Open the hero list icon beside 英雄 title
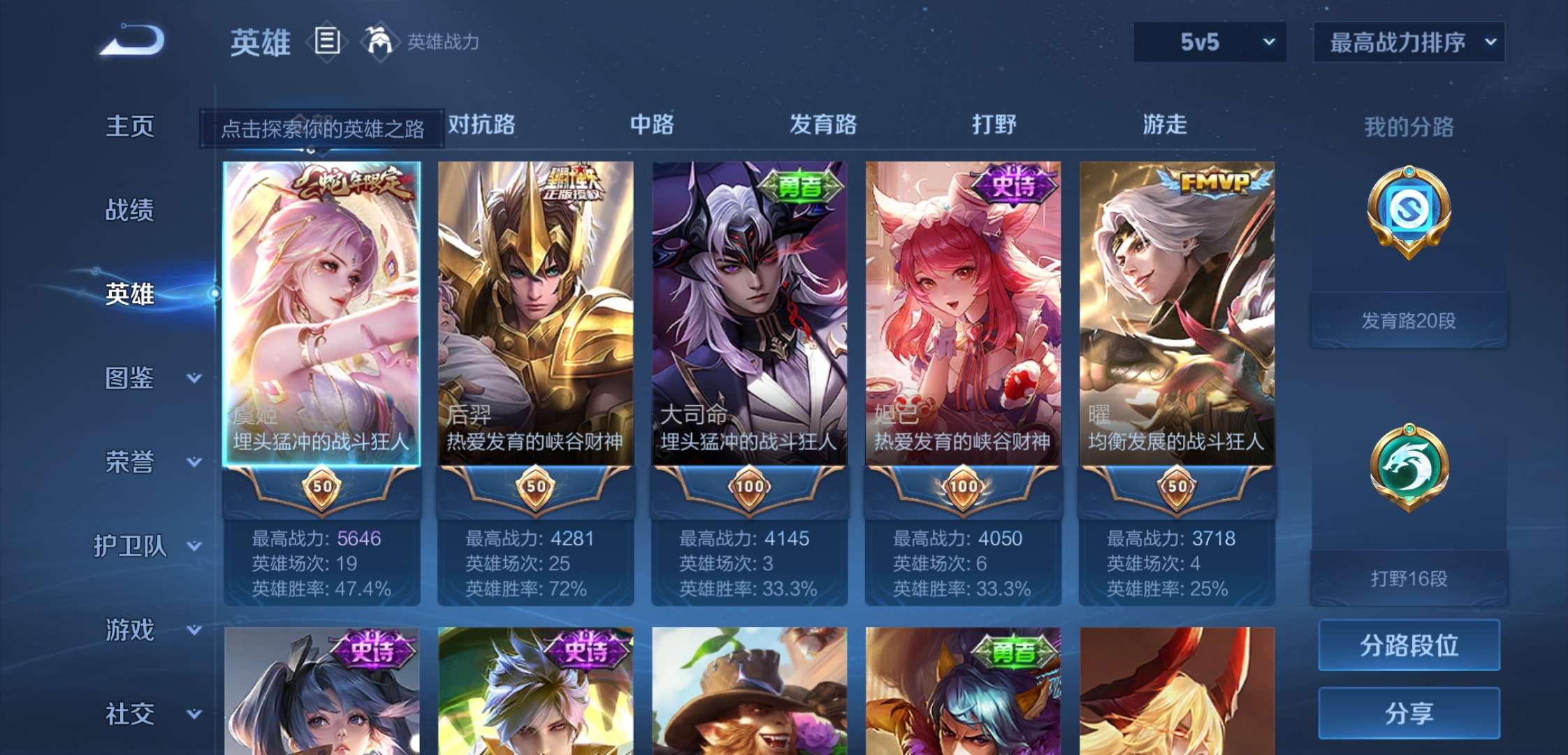 coord(326,41)
